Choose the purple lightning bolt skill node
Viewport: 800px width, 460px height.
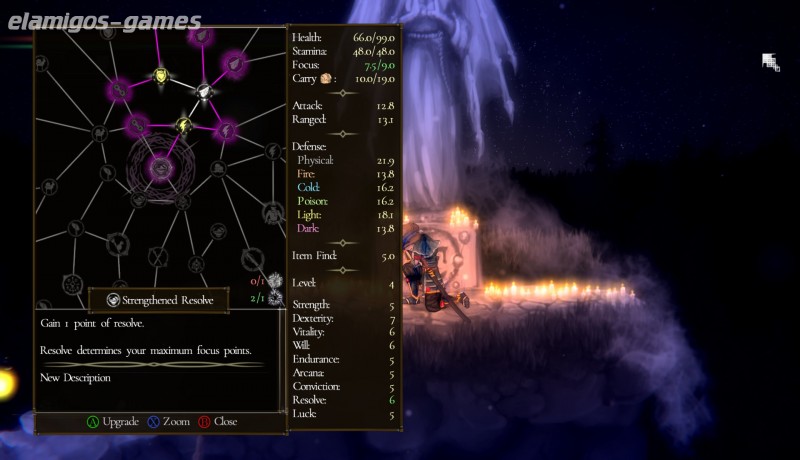[226, 130]
